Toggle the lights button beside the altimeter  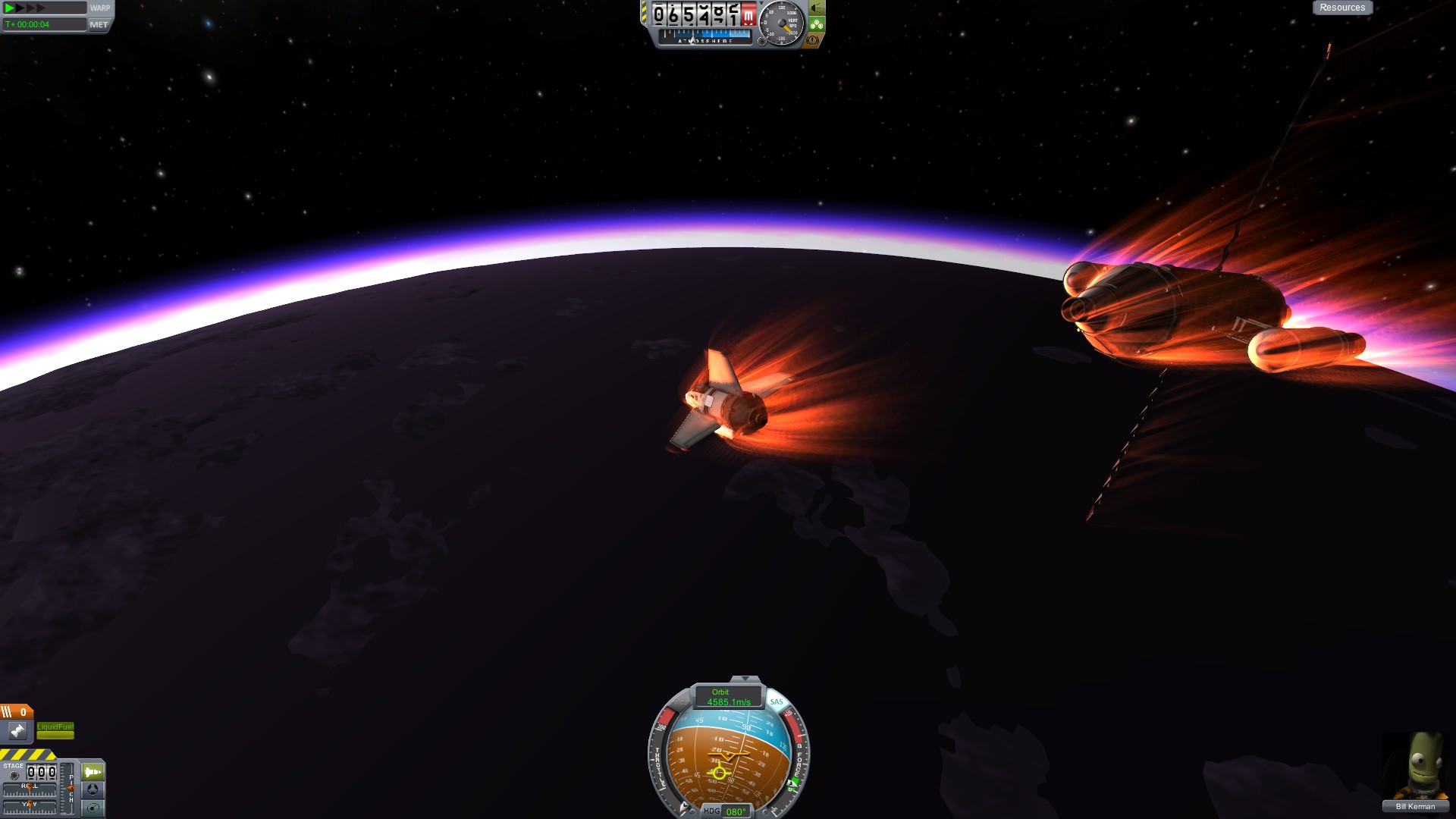pos(816,8)
